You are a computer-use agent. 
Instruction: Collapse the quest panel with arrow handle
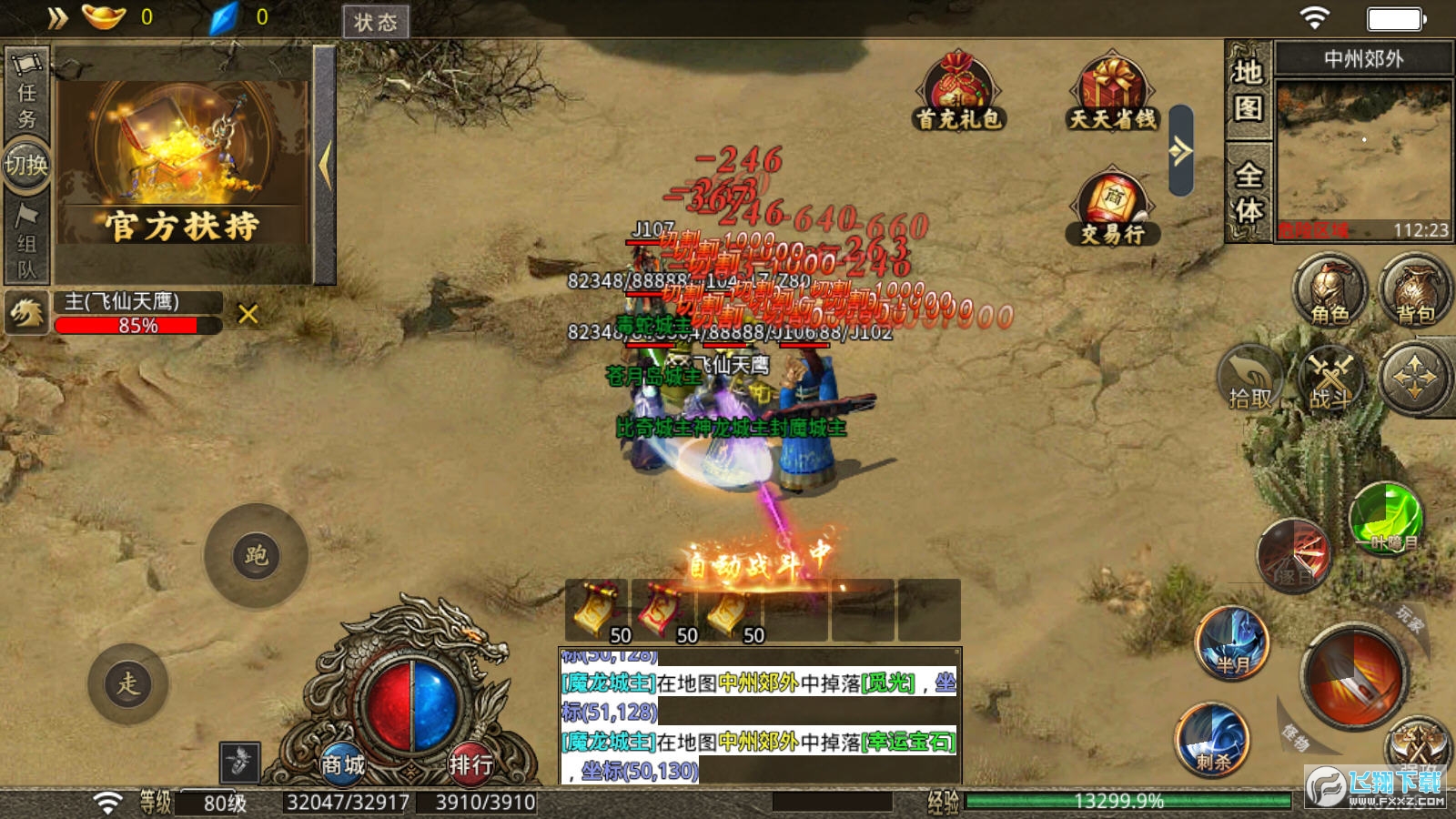coord(325,166)
